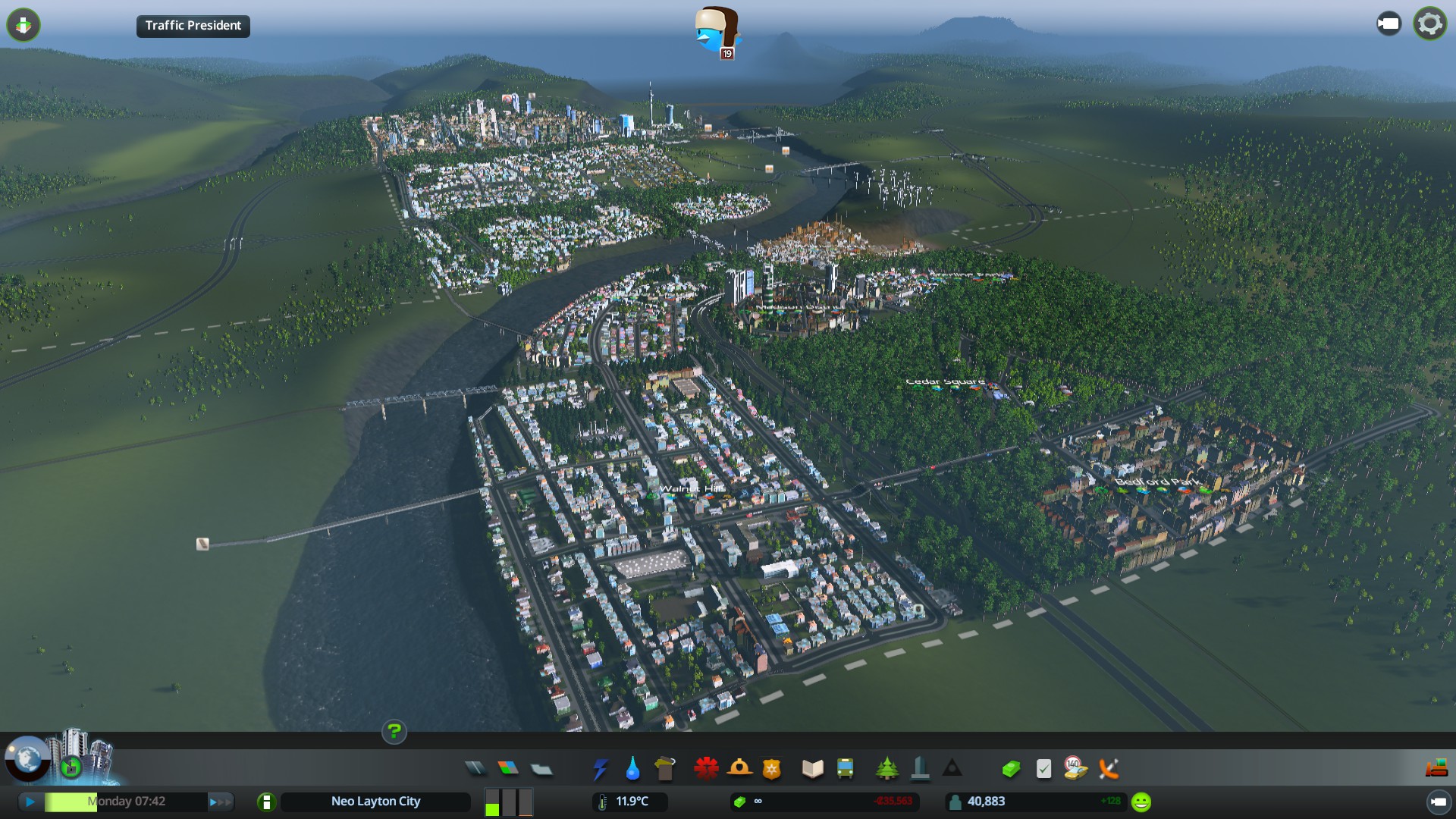Open the Roads build menu

pos(475,769)
